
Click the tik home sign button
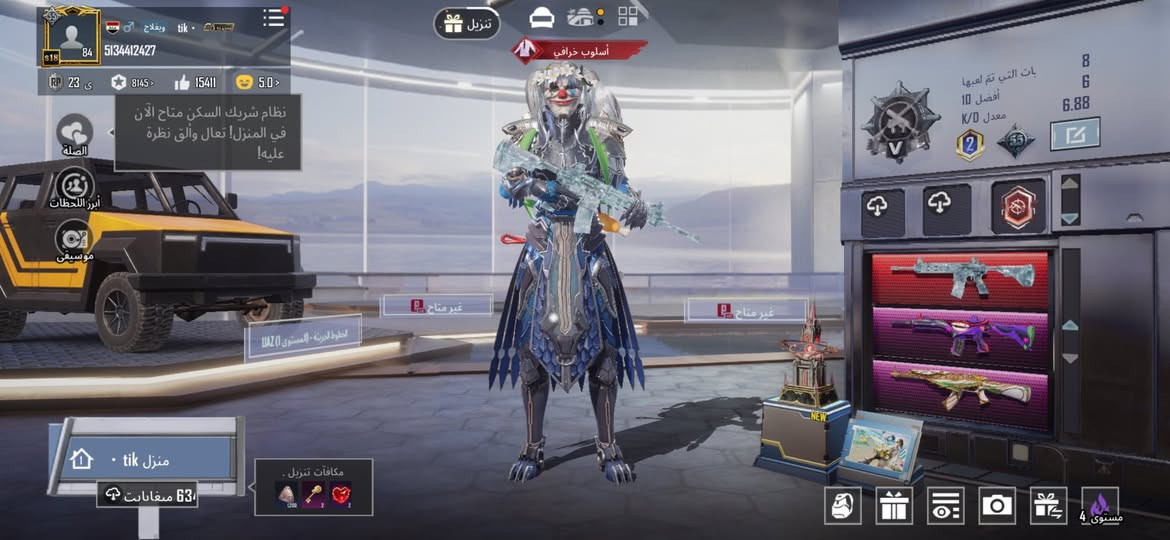click(x=146, y=458)
